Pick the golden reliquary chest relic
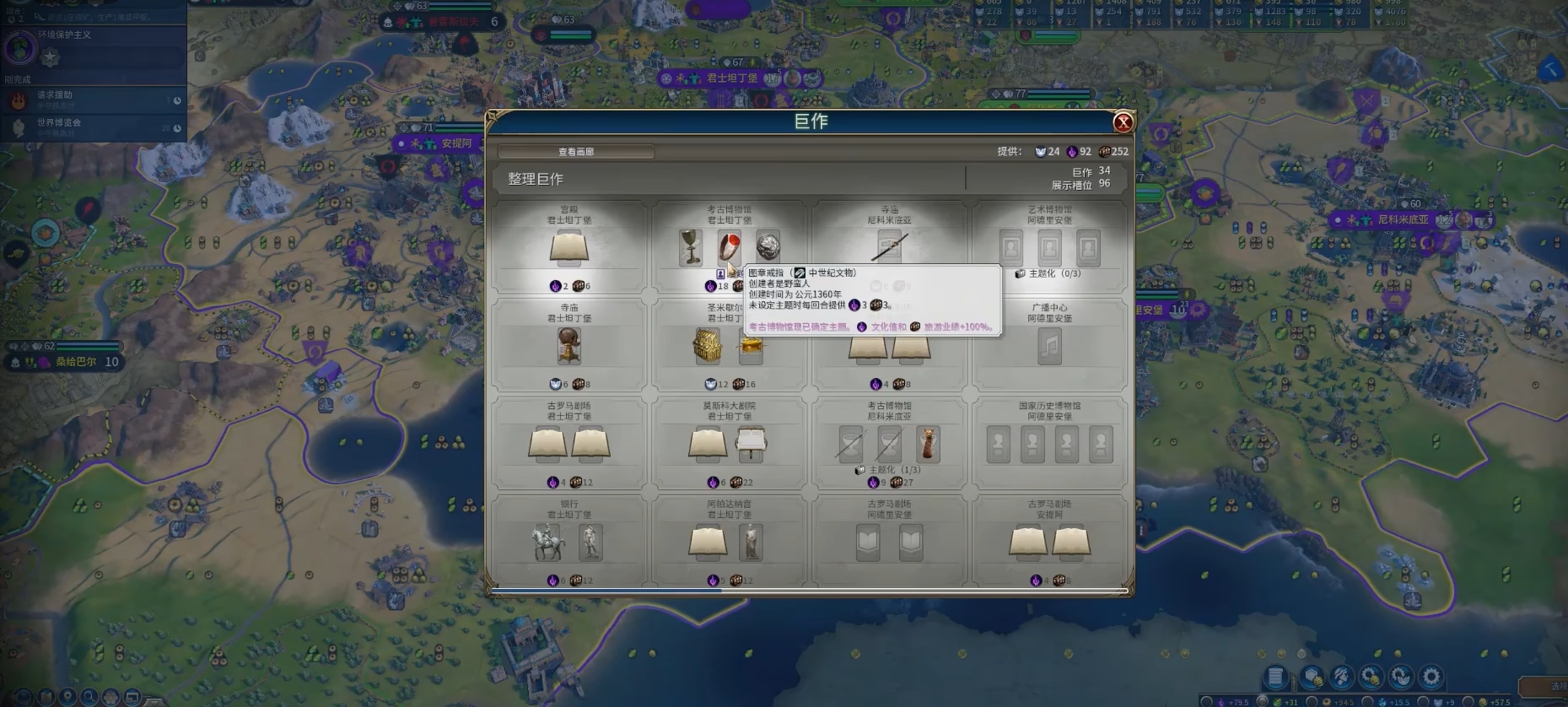Image resolution: width=1568 pixels, height=707 pixels. click(x=707, y=347)
